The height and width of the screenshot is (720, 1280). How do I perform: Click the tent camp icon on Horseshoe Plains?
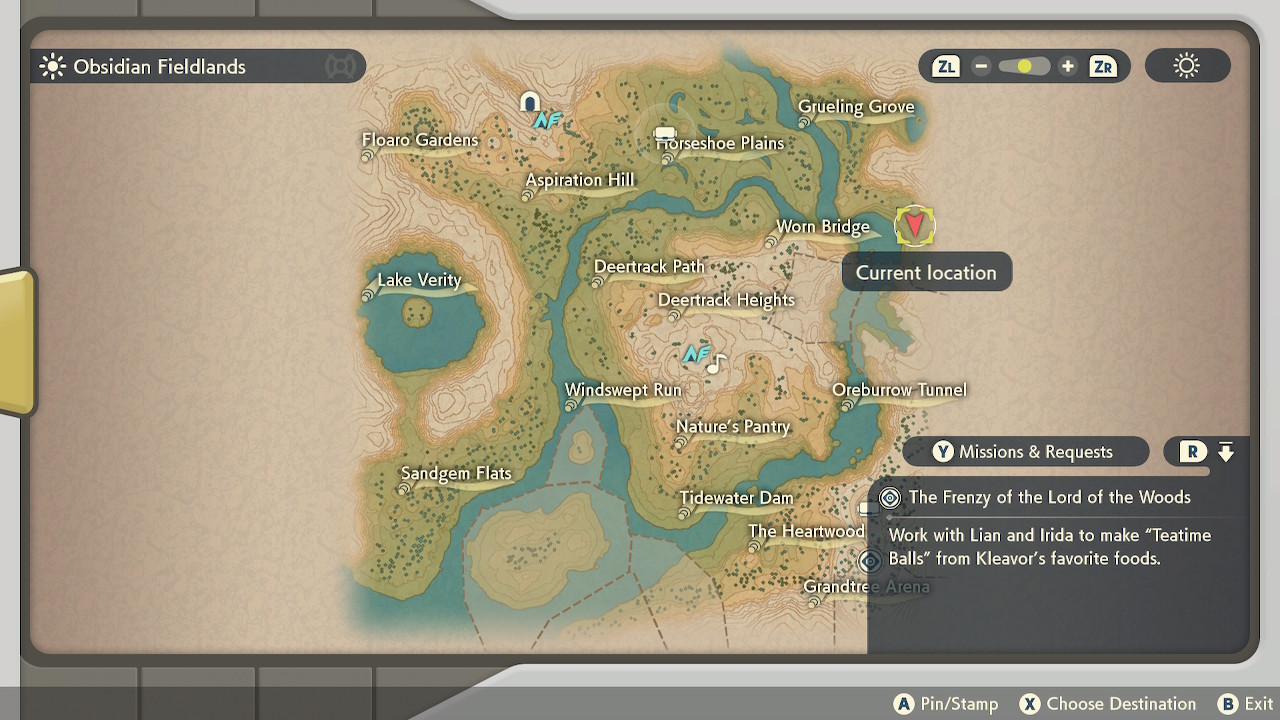(663, 134)
